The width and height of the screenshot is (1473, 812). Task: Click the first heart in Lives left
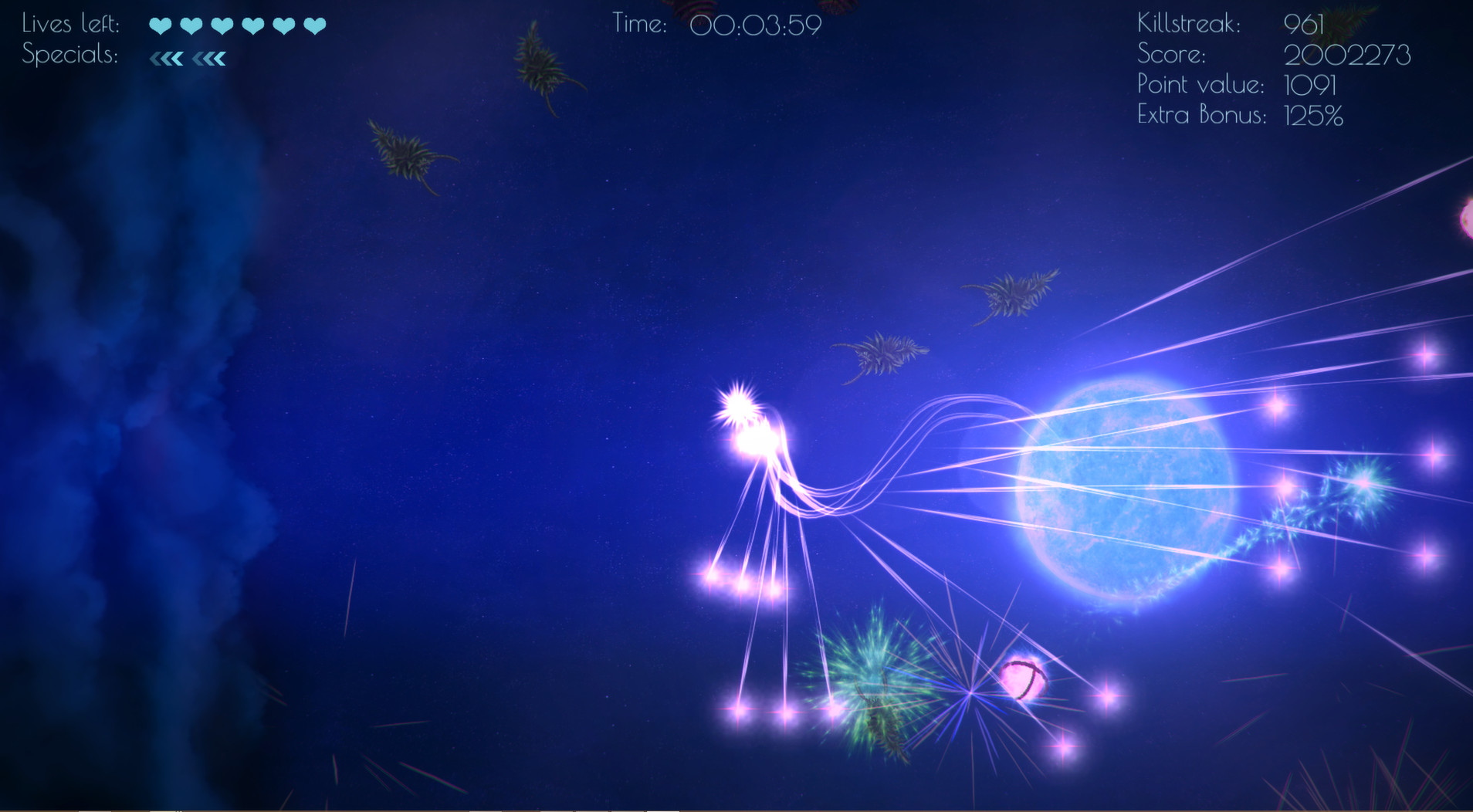tap(159, 24)
